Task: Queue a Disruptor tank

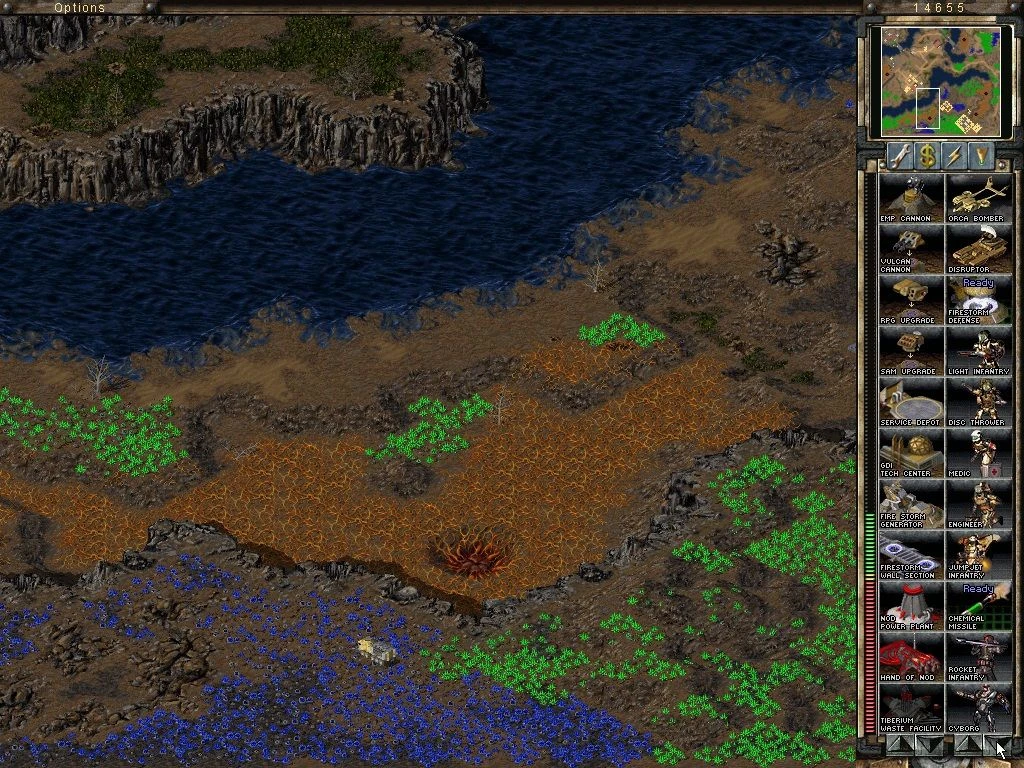Action: 977,249
